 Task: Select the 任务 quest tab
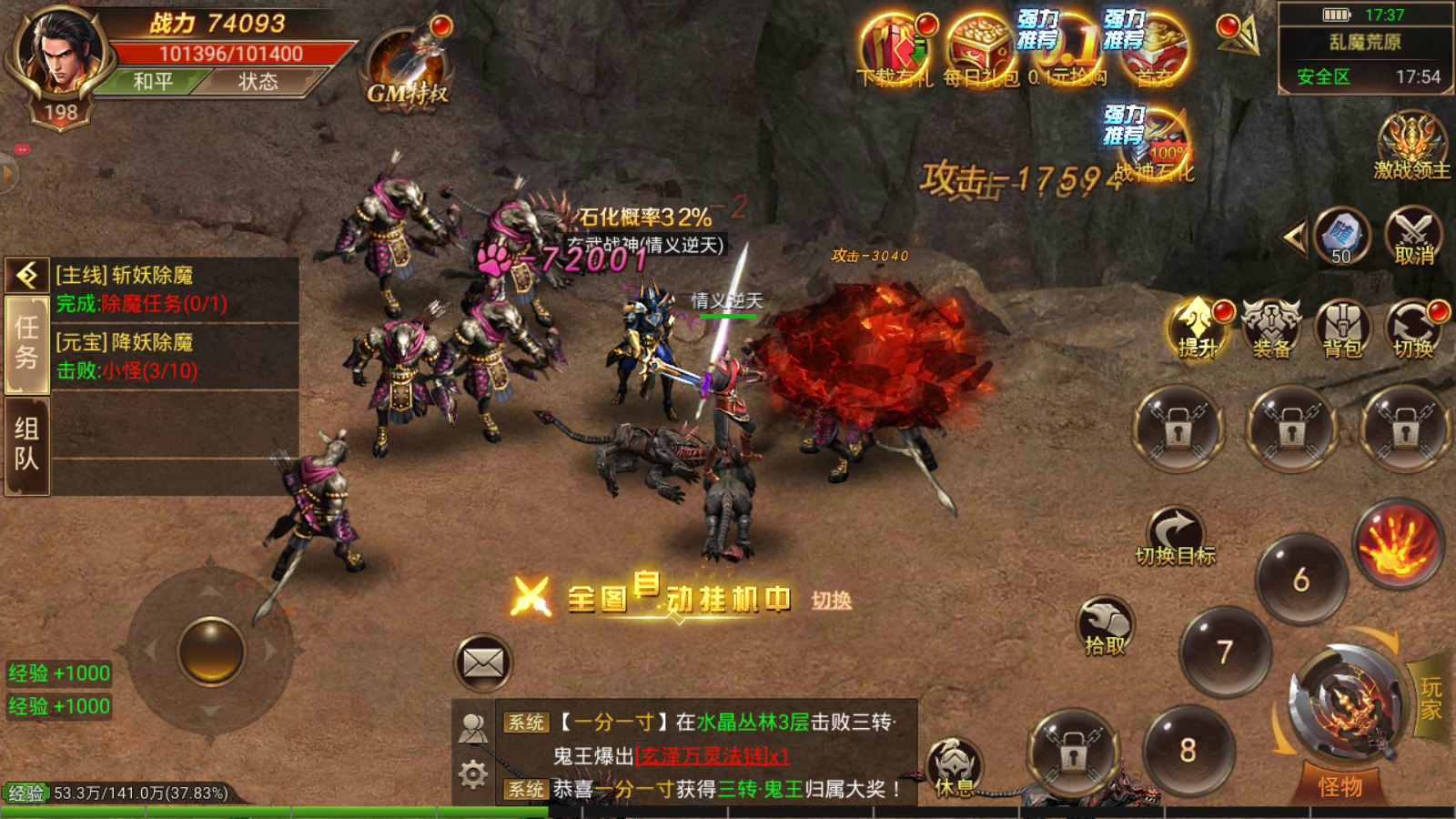tap(26, 344)
